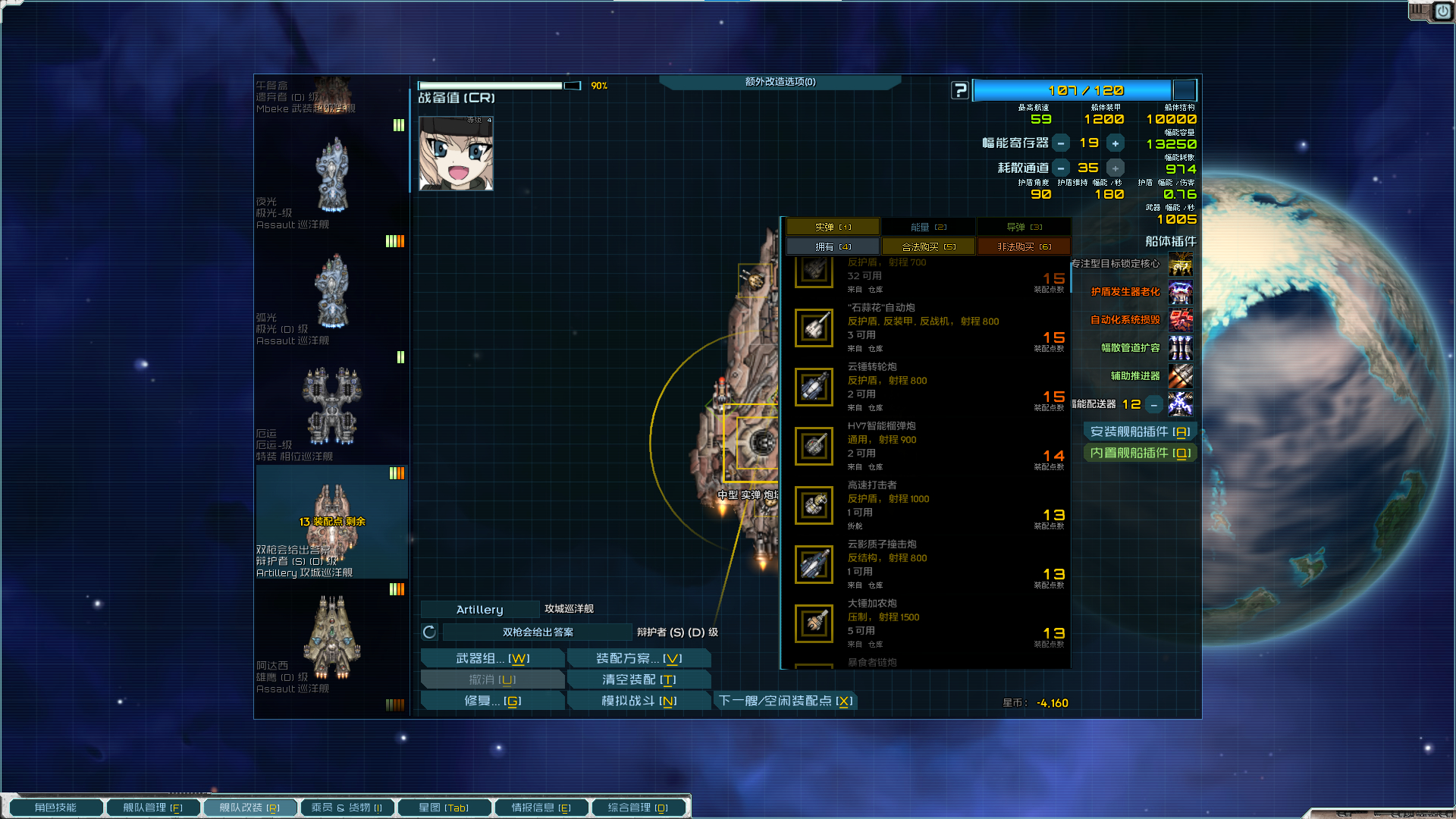Increase 幅能寄存器 capacitors with plus

tap(1115, 143)
